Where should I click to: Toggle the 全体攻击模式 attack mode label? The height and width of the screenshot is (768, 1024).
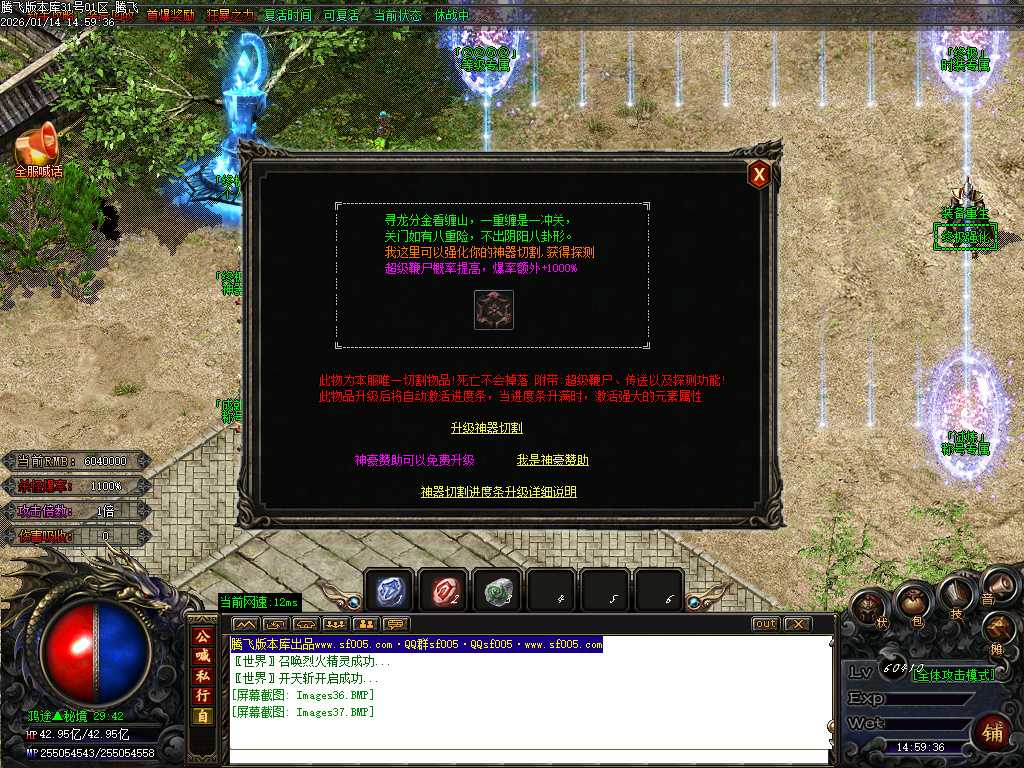pyautogui.click(x=954, y=675)
